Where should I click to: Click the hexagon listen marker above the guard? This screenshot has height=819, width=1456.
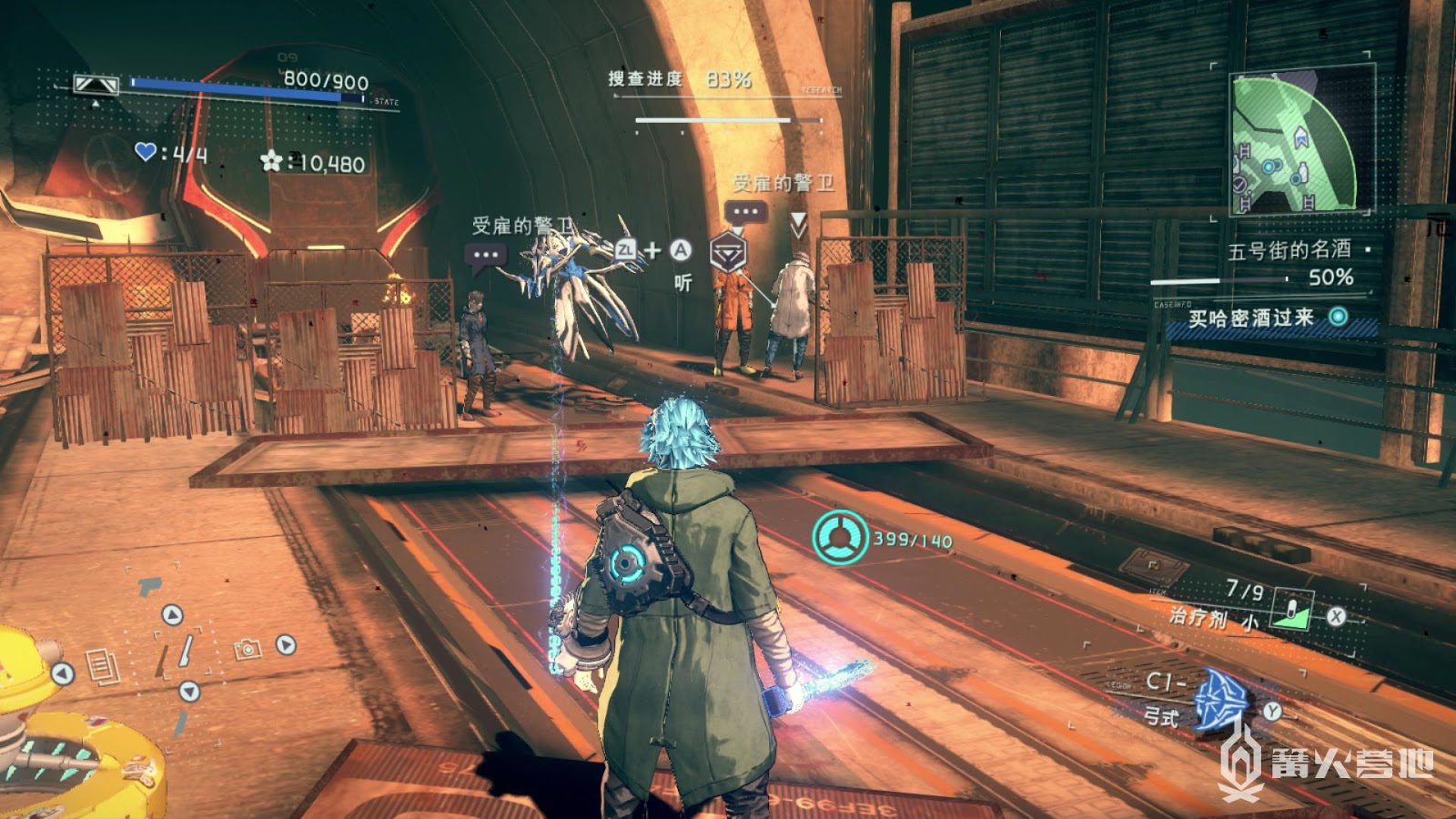pyautogui.click(x=728, y=251)
